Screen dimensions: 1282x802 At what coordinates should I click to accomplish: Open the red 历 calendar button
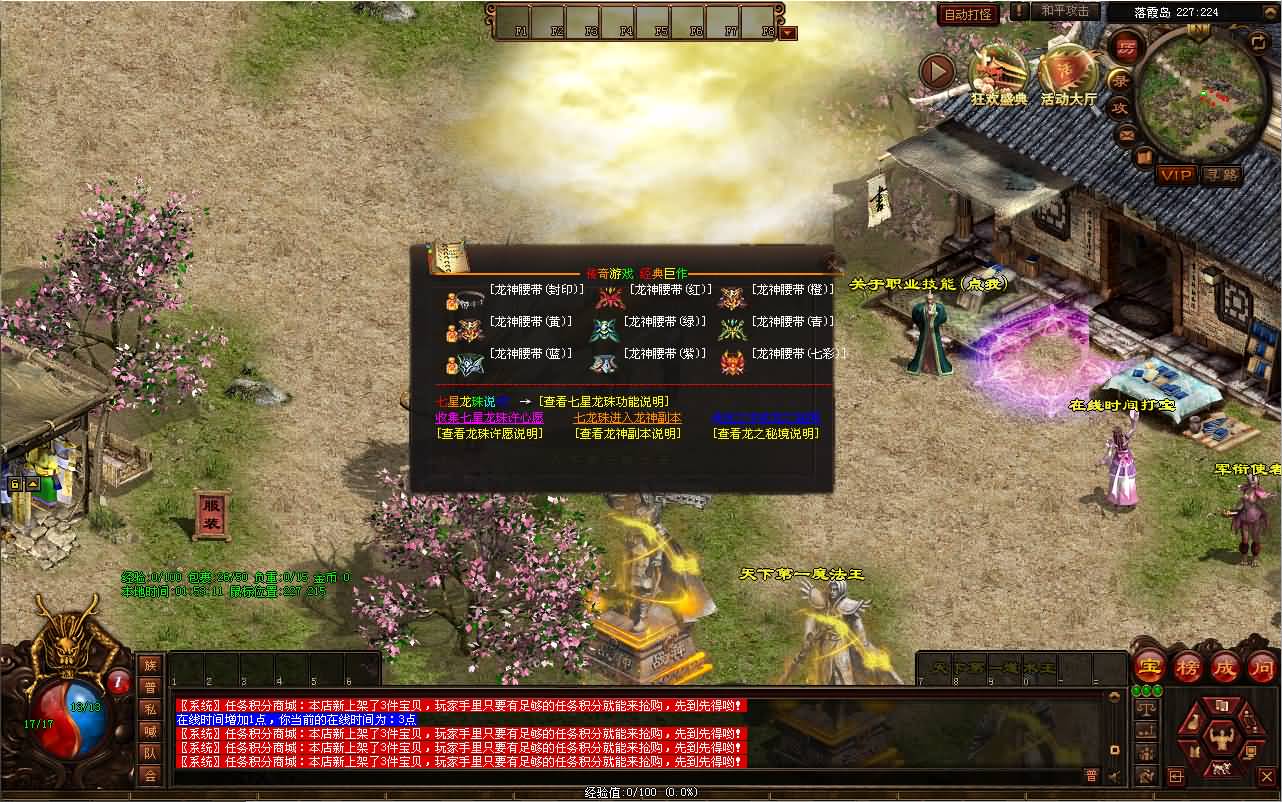pyautogui.click(x=1126, y=47)
